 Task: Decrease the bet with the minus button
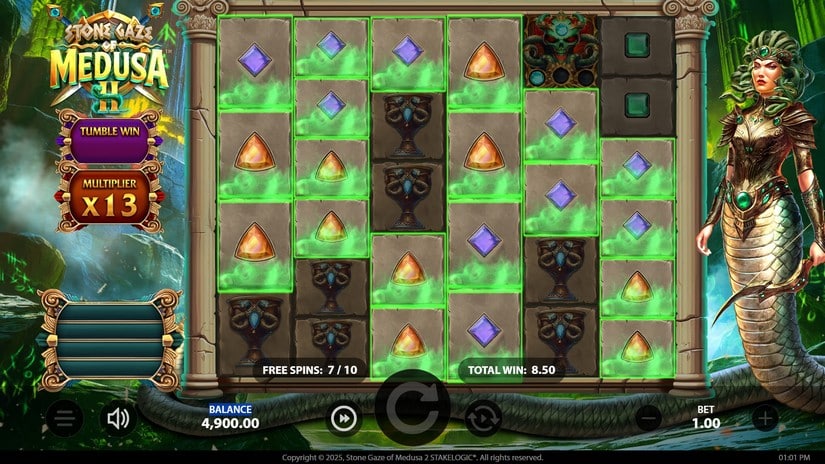click(649, 419)
